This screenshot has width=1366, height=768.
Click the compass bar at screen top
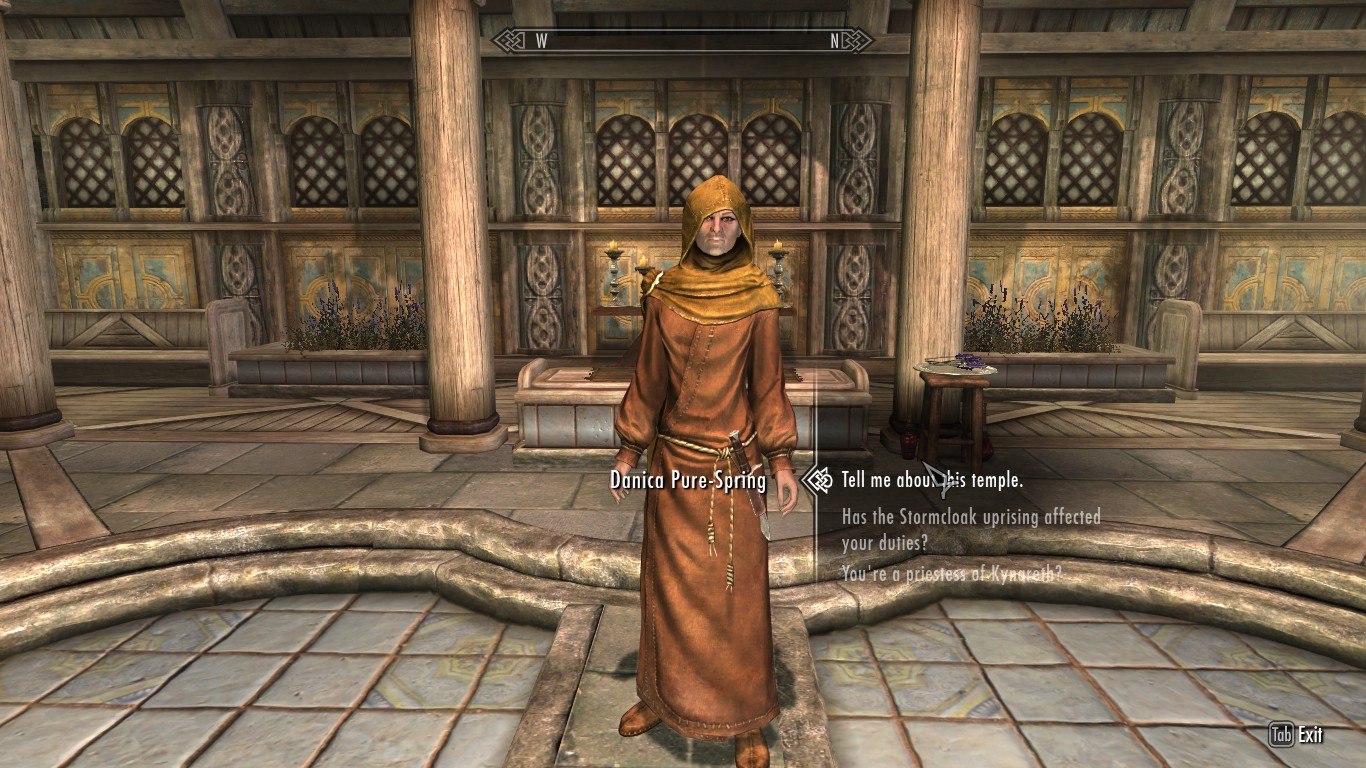click(x=683, y=42)
